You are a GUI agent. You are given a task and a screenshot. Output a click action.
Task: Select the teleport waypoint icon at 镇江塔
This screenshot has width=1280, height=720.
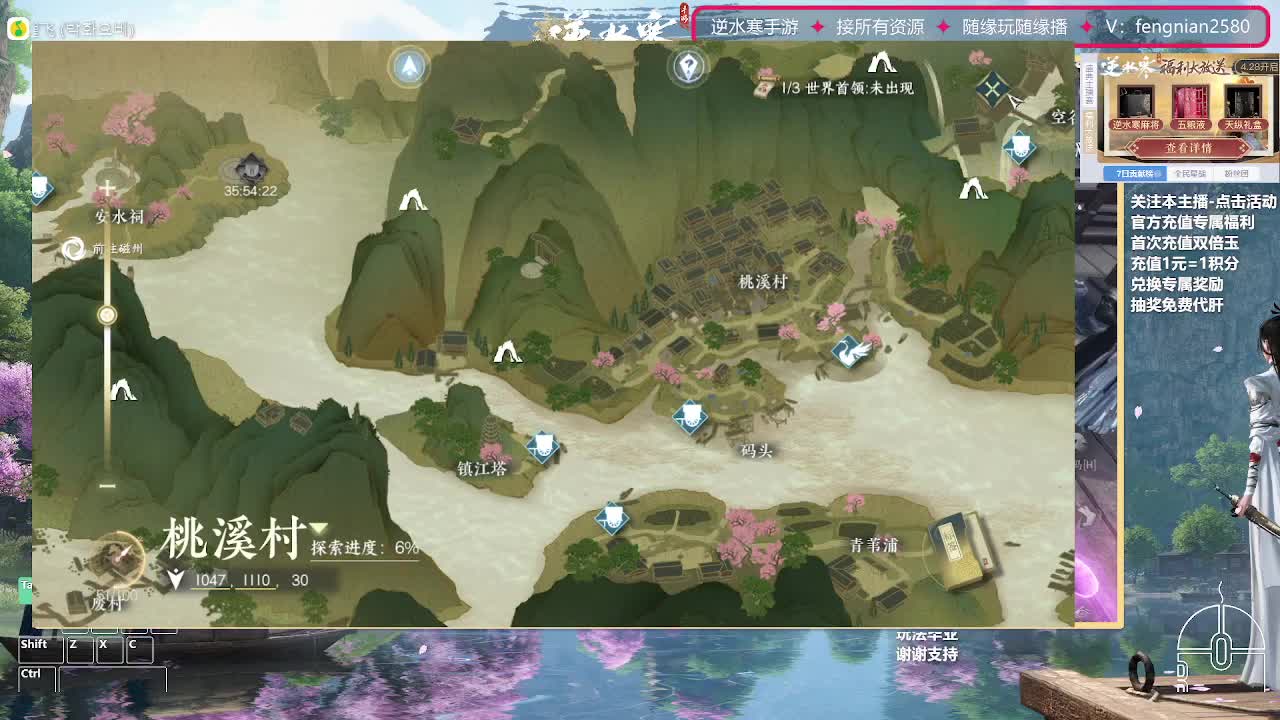[540, 450]
